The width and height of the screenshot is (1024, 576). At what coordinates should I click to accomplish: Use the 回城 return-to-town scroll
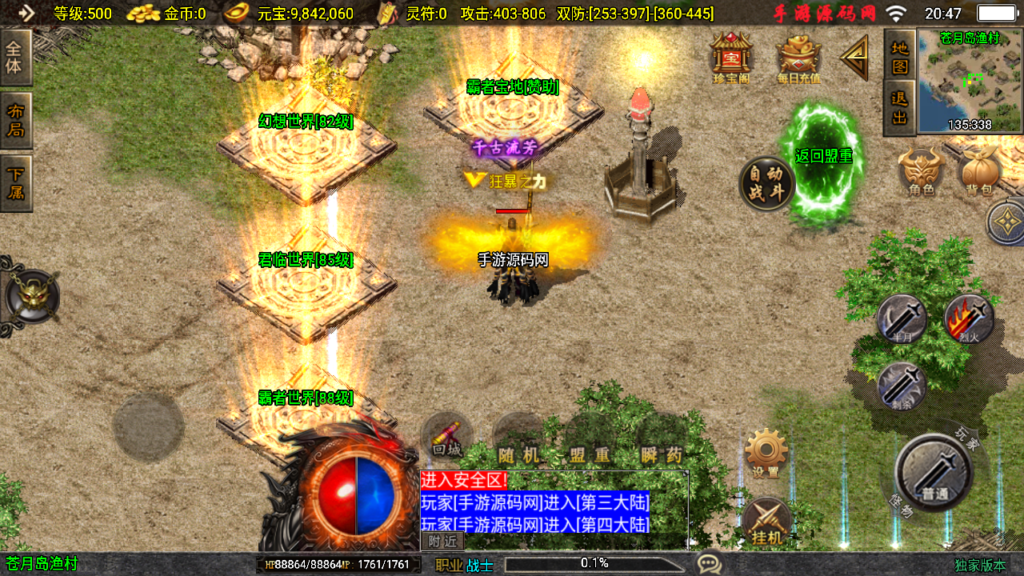[447, 438]
